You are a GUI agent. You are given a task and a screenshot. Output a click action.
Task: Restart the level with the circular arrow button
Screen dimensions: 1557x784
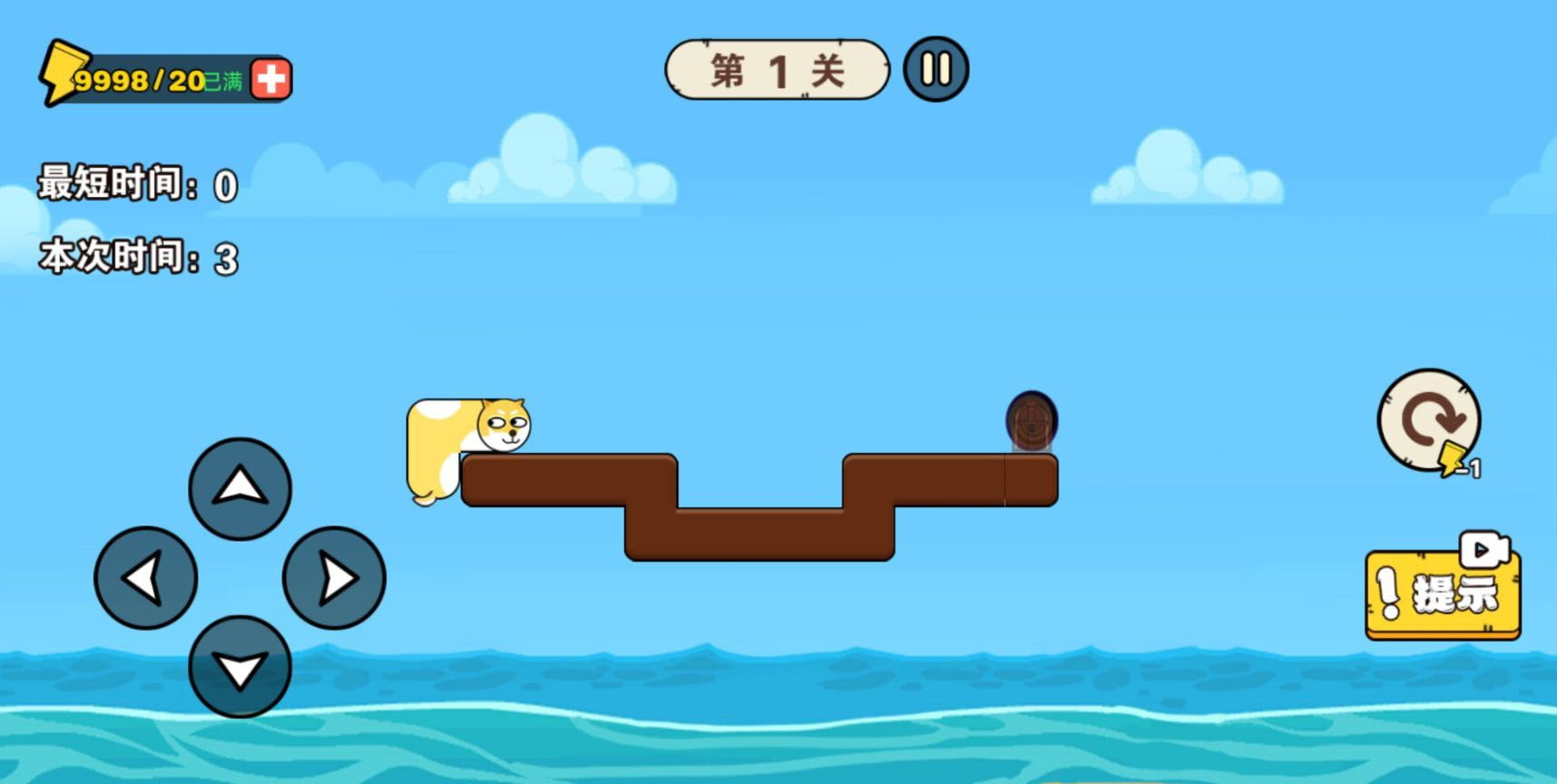pyautogui.click(x=1429, y=420)
